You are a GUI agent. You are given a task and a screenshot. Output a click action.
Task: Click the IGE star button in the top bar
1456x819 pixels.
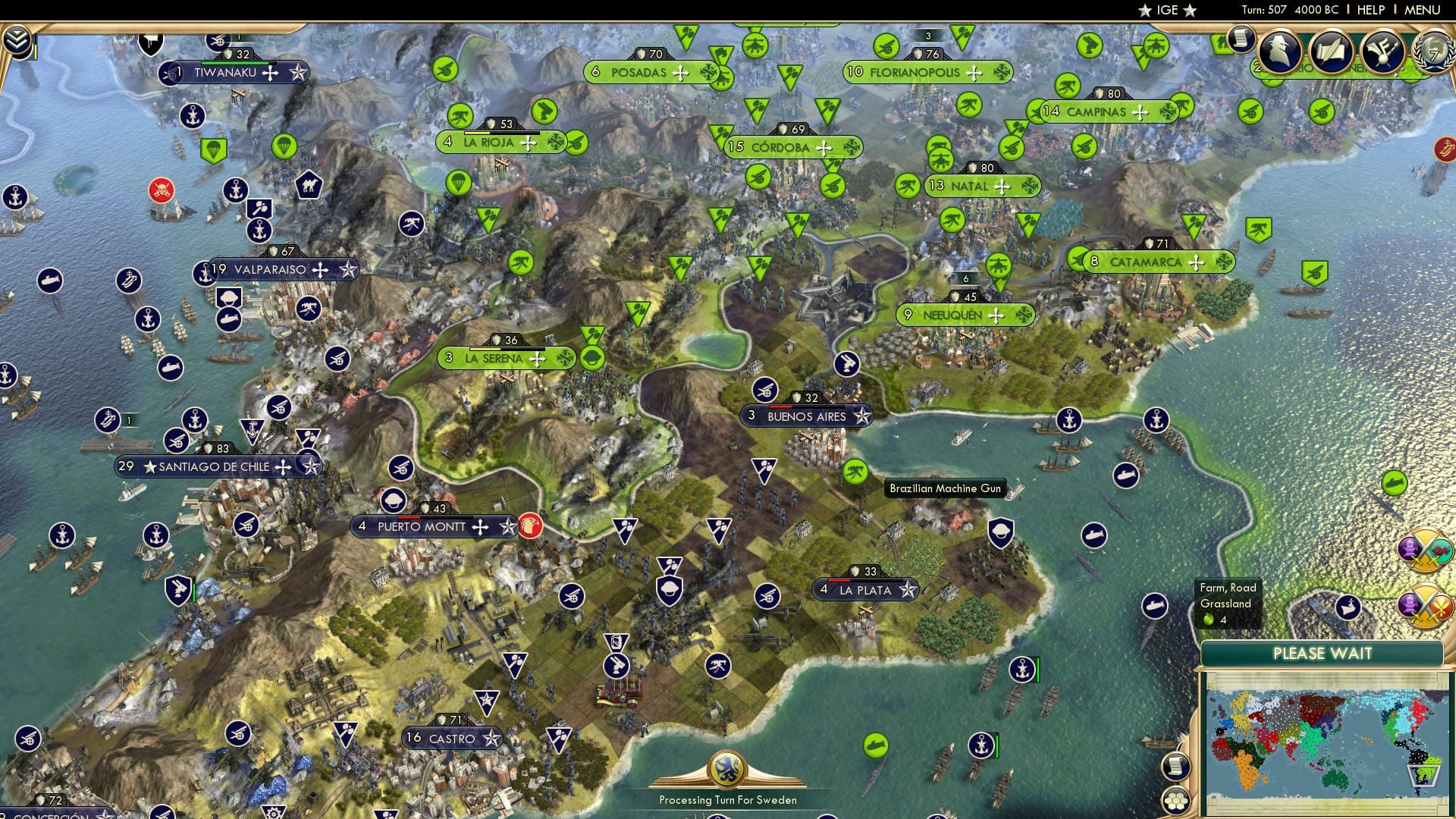[1167, 10]
